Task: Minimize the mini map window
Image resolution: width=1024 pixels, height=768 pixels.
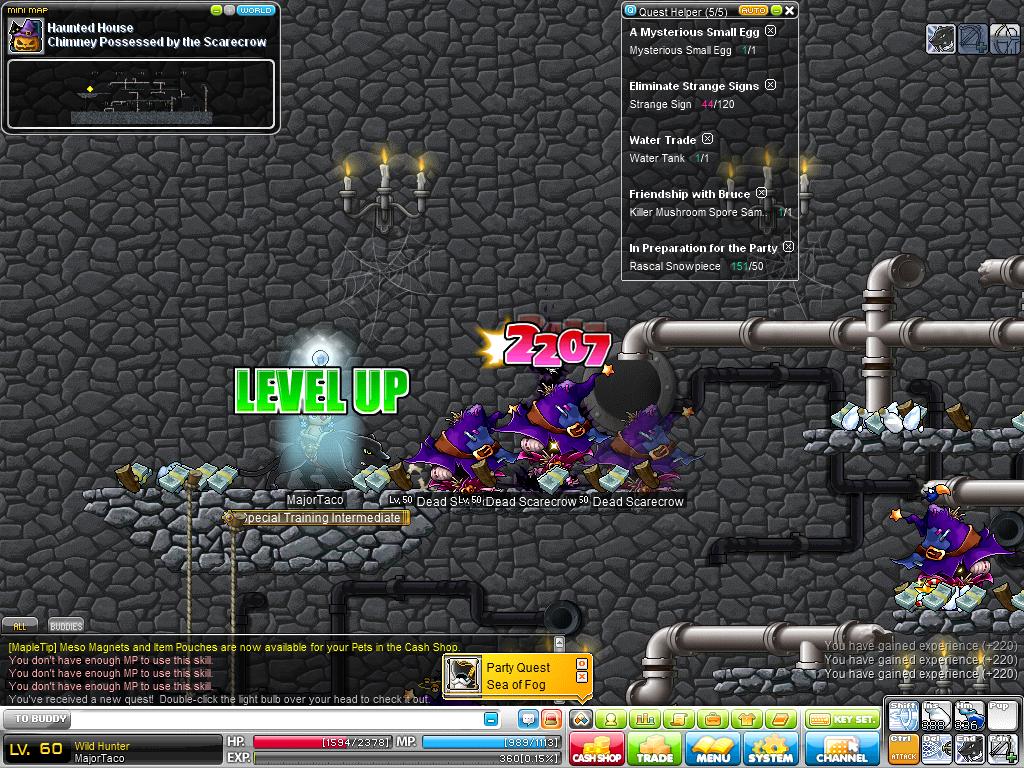Action: pos(217,10)
